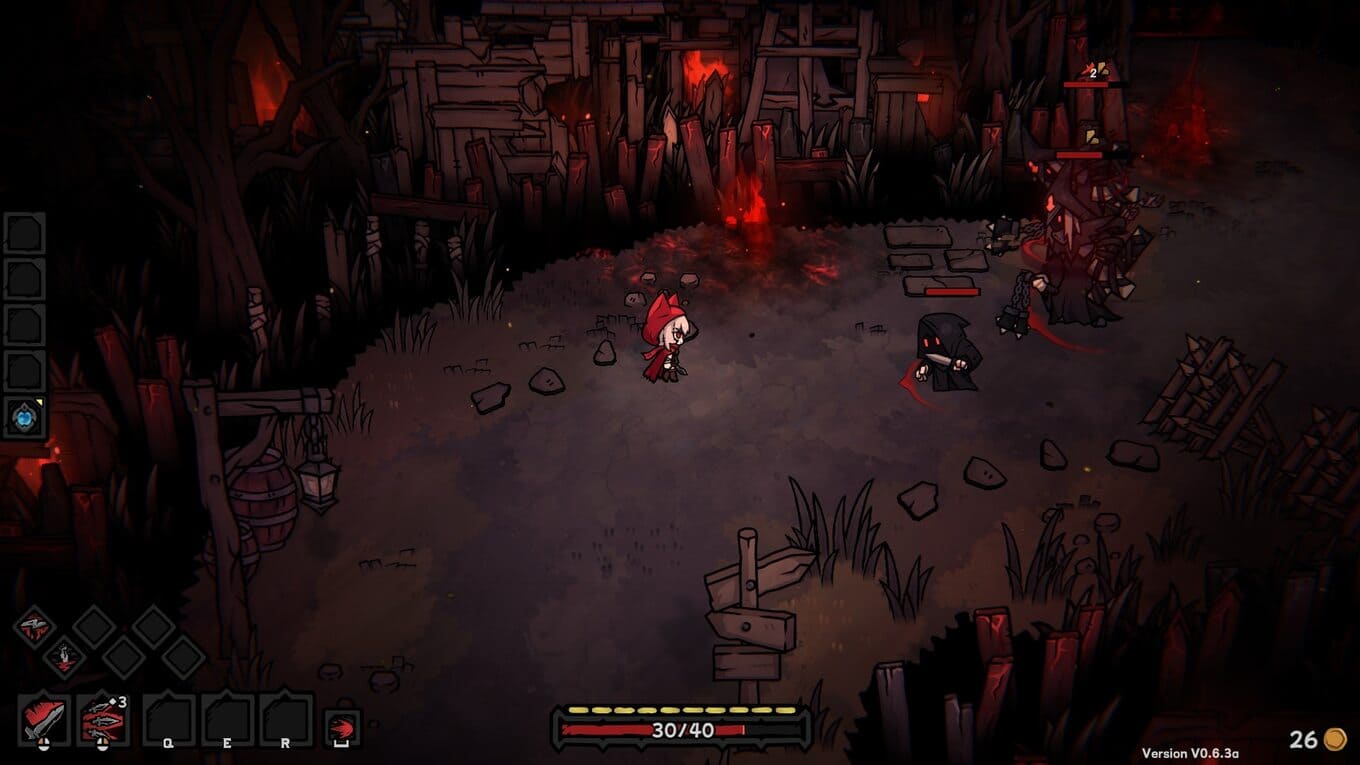Click the empty Q skill slot
This screenshot has height=765, width=1360.
(168, 719)
